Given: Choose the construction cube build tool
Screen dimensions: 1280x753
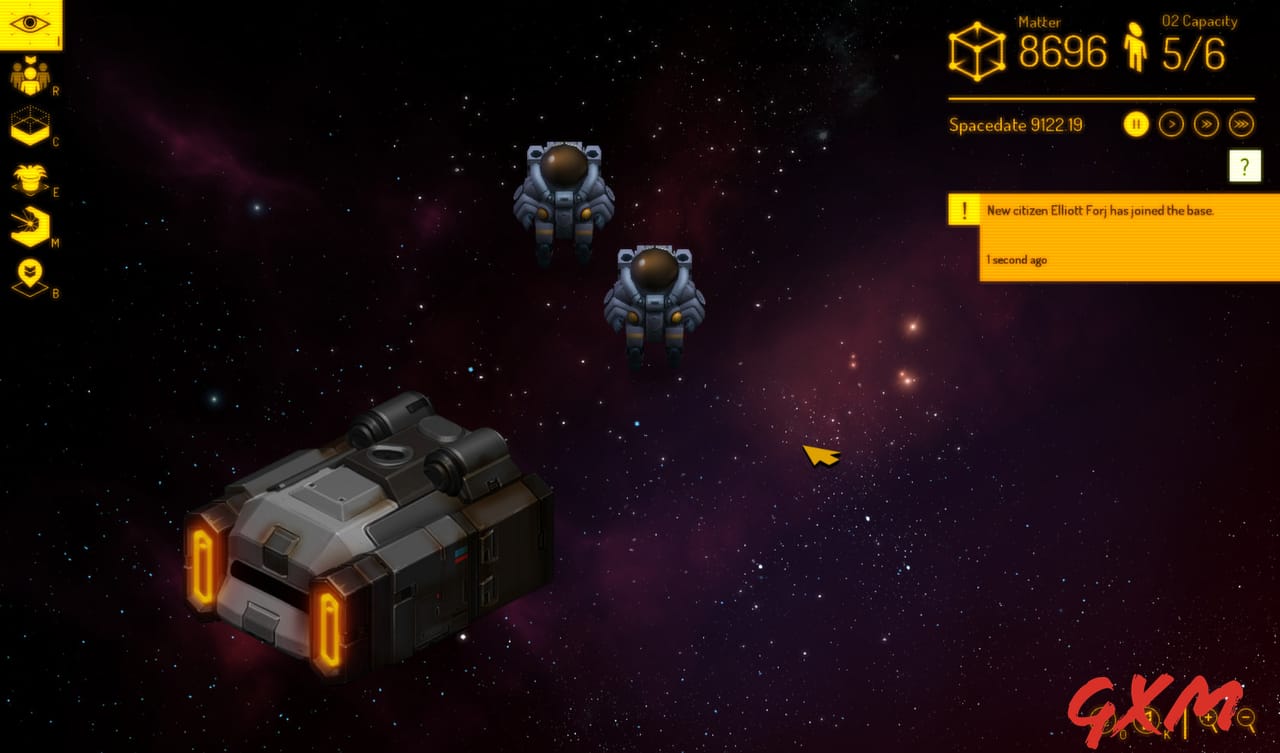Looking at the screenshot, I should (x=30, y=126).
